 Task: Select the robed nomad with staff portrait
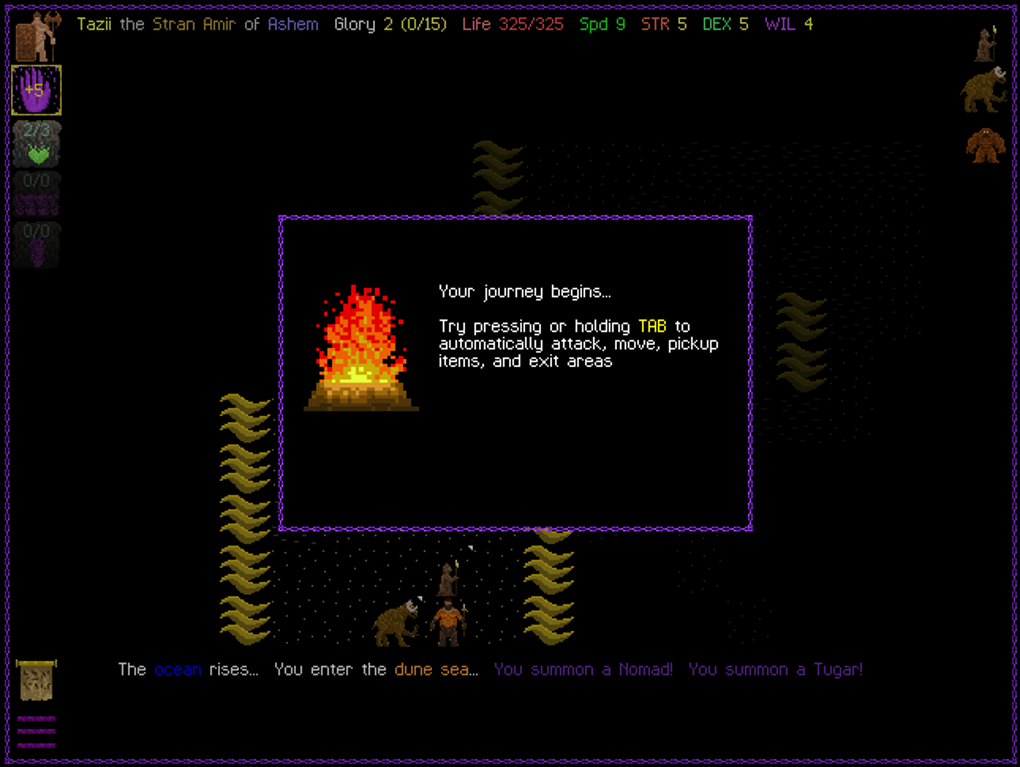coord(985,44)
